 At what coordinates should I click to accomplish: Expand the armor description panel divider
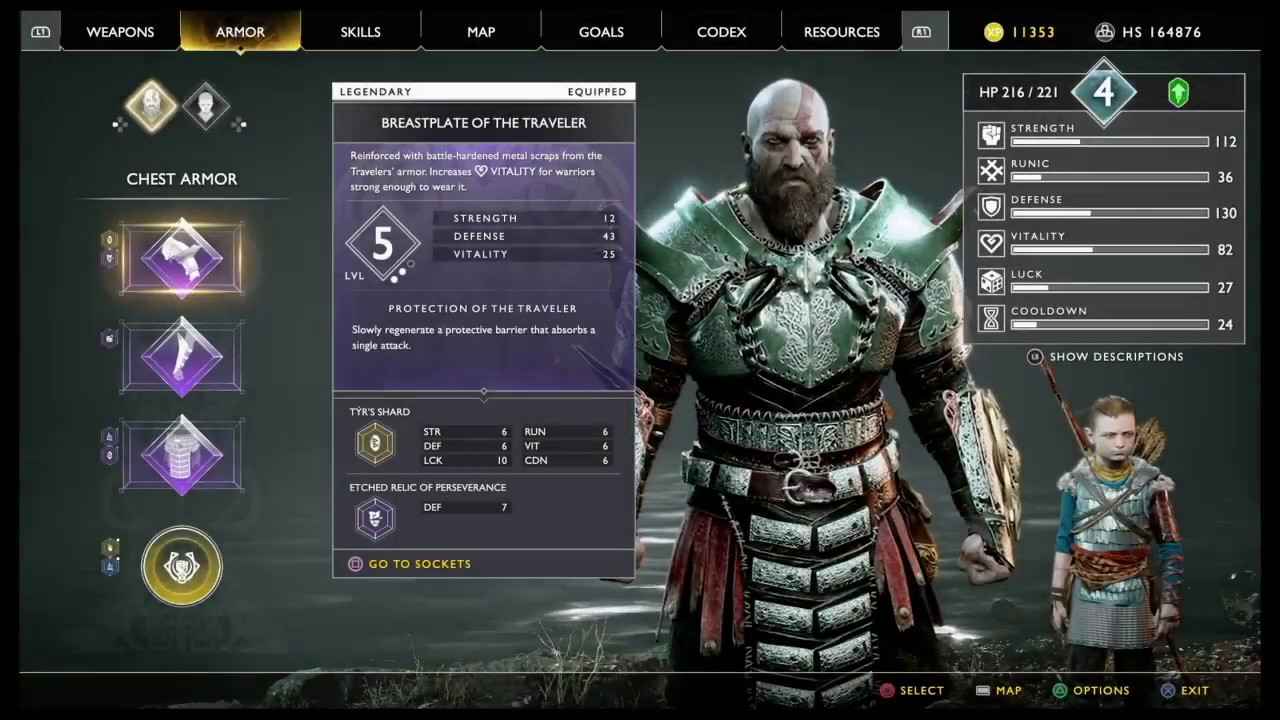[483, 392]
